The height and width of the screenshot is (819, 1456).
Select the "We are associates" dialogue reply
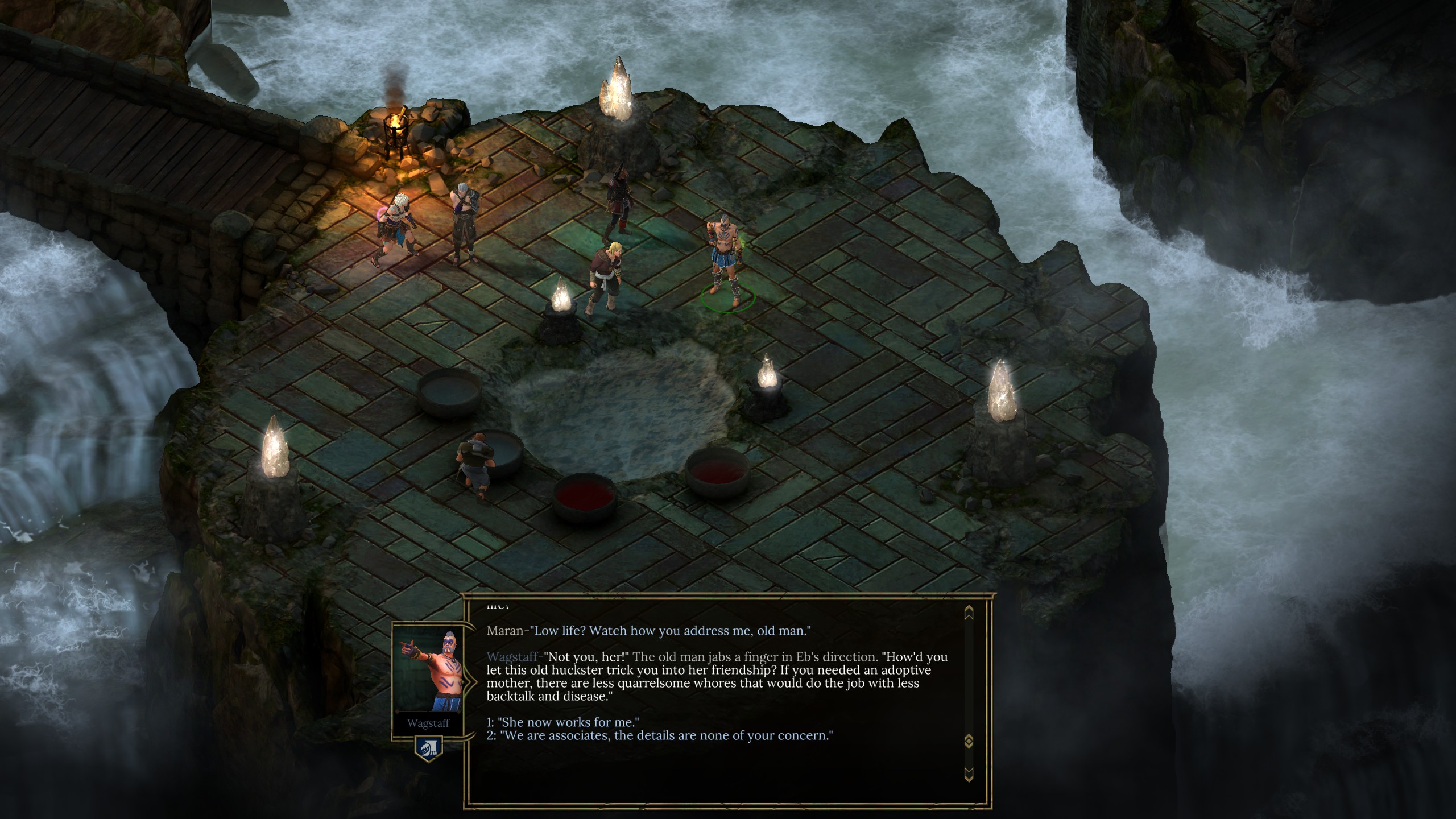660,735
